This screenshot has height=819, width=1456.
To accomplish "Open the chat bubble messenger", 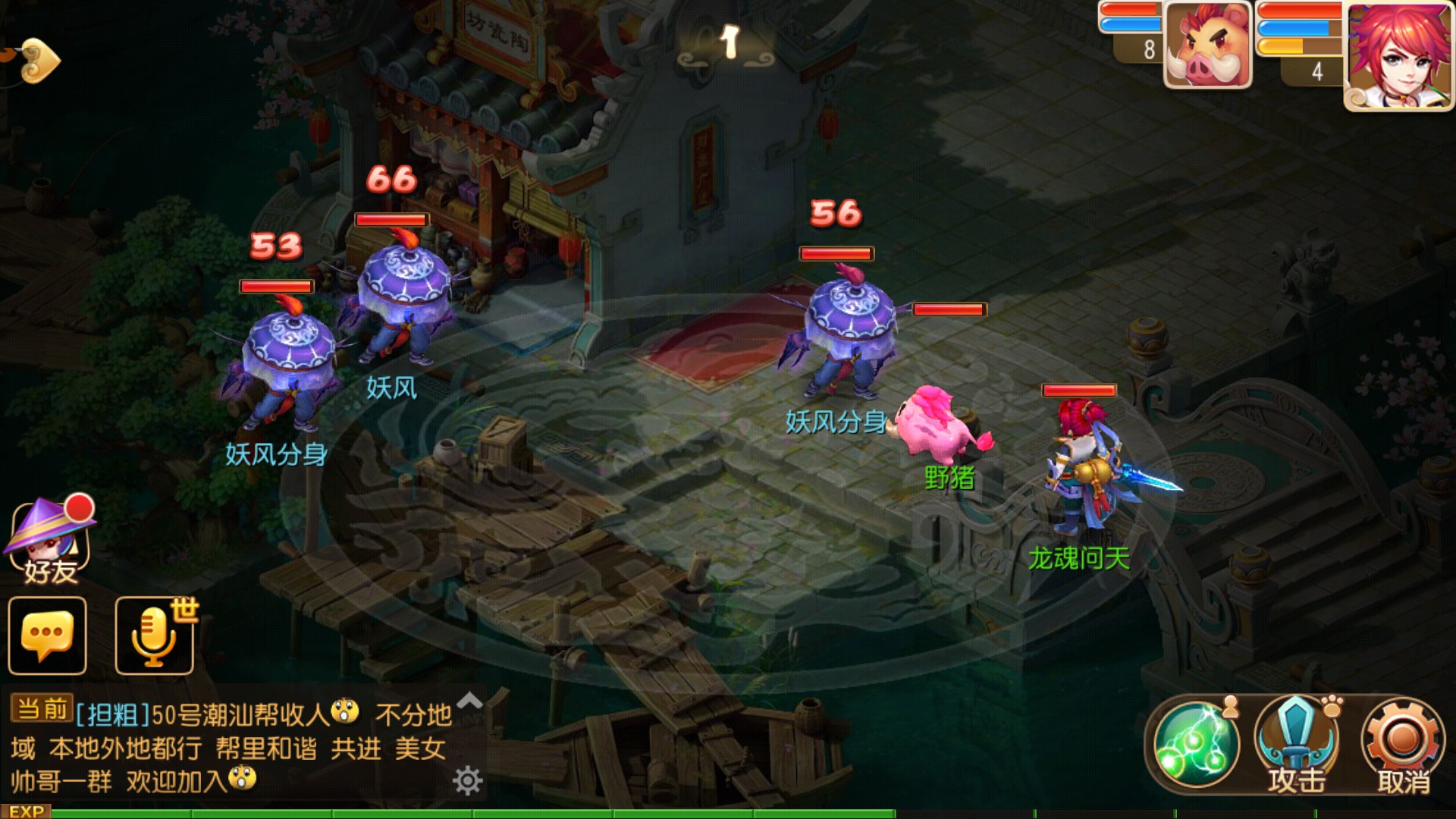I will [47, 635].
